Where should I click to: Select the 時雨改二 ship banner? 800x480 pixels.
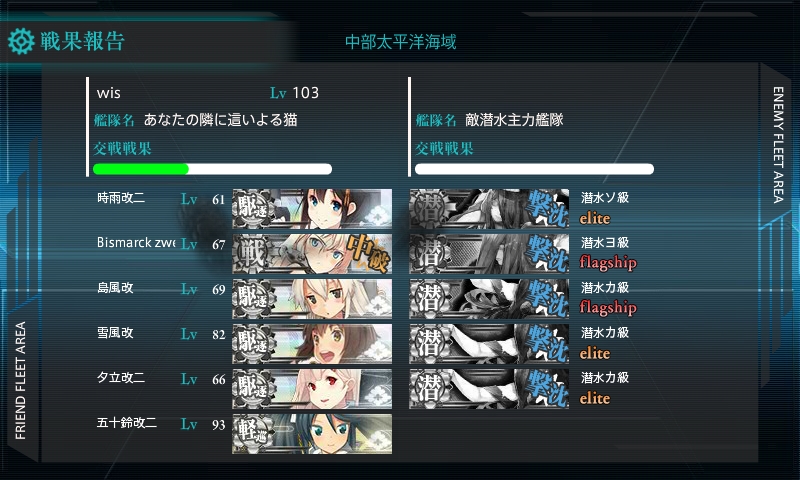click(x=312, y=207)
